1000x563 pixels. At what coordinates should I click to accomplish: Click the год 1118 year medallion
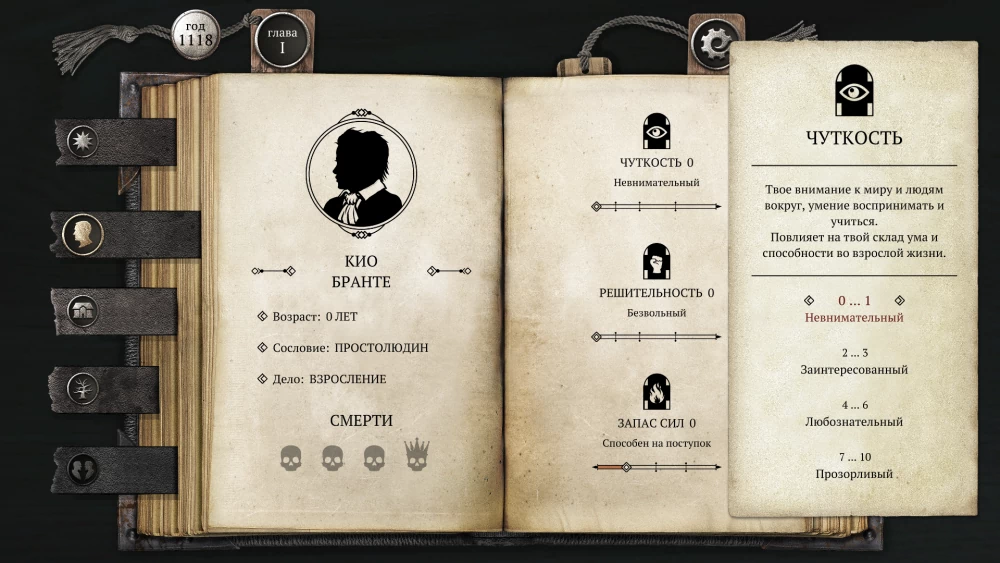pos(197,34)
